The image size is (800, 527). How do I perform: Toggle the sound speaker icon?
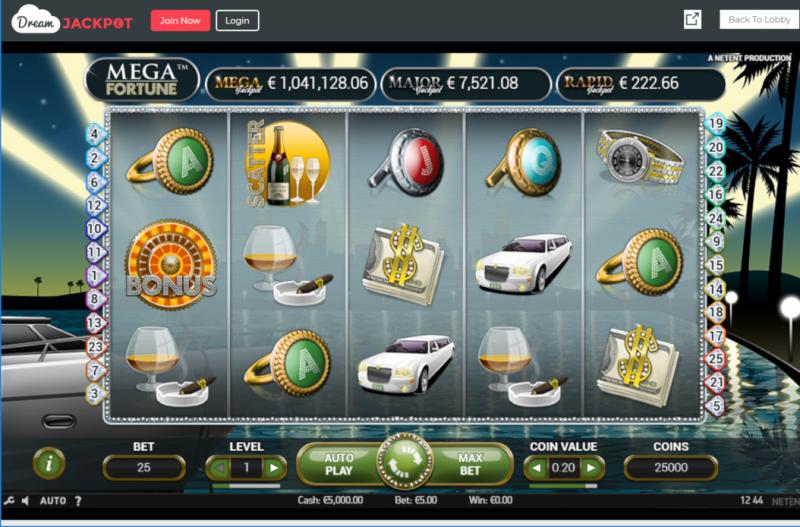25,501
